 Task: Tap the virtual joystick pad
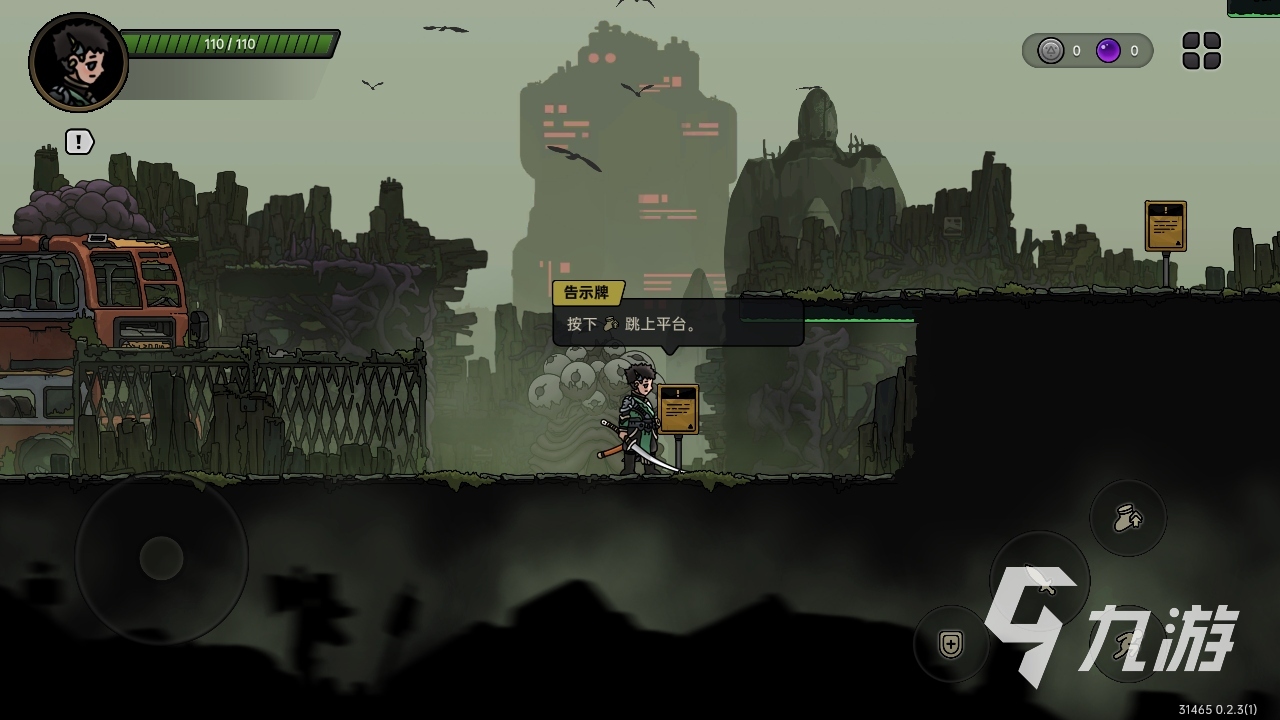[161, 558]
